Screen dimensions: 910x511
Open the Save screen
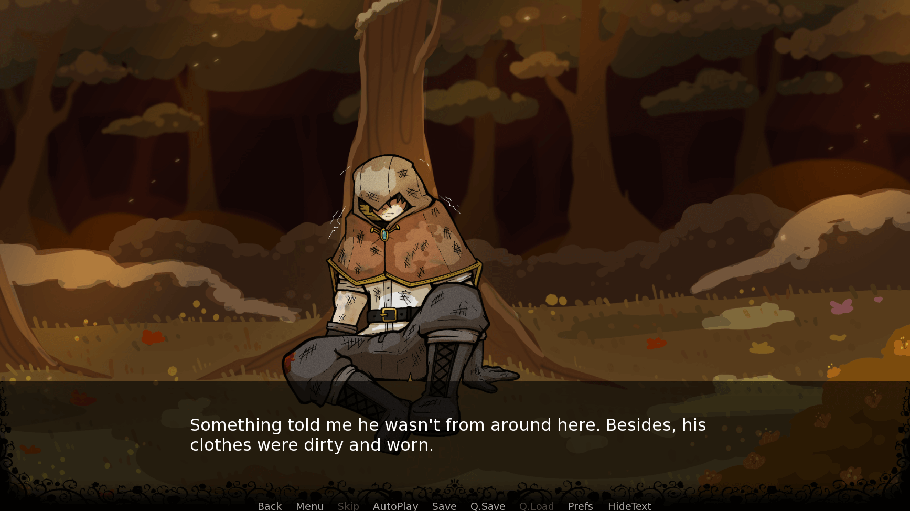coord(444,506)
